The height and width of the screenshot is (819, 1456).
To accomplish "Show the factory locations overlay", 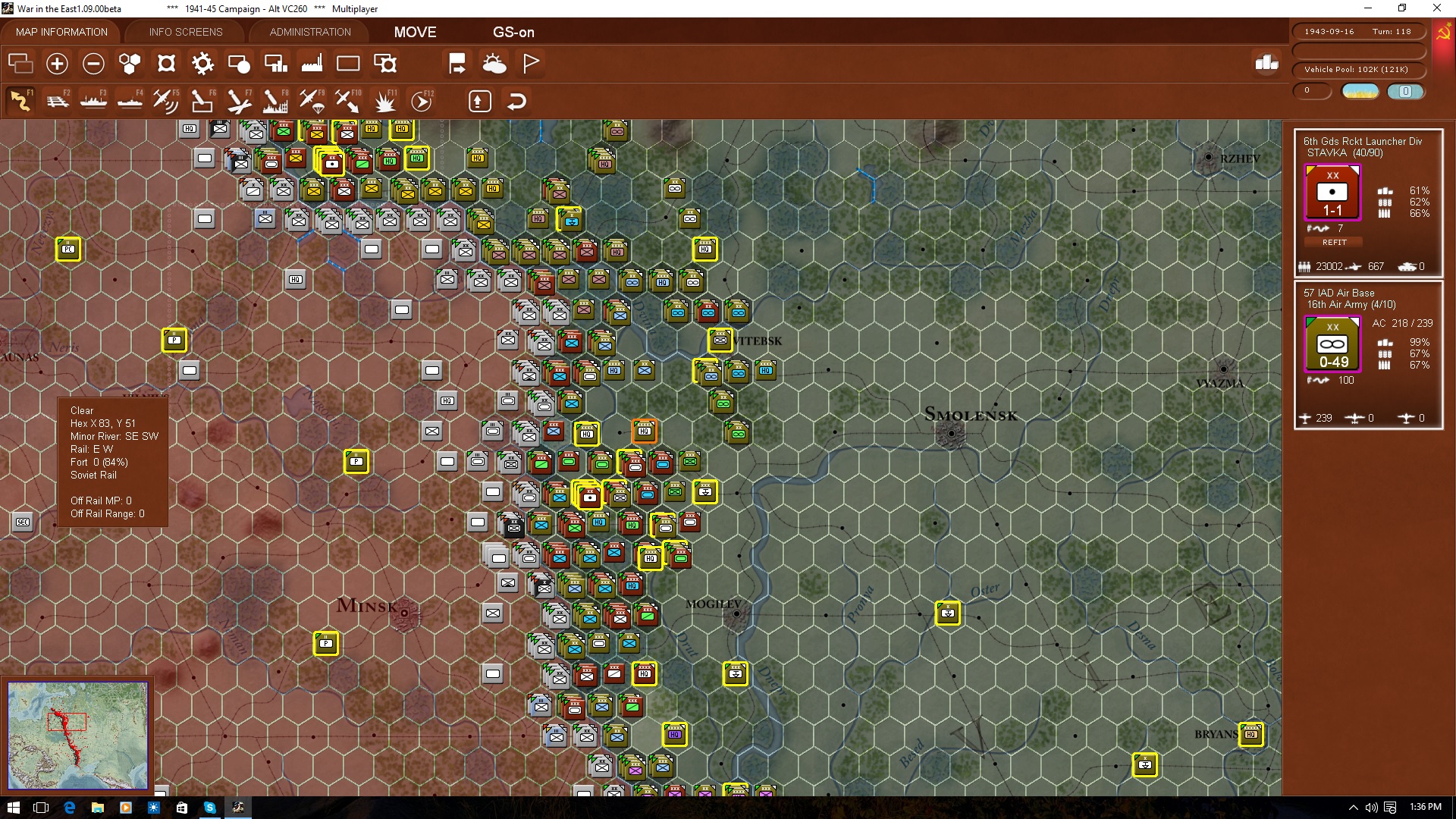I will pos(312,64).
